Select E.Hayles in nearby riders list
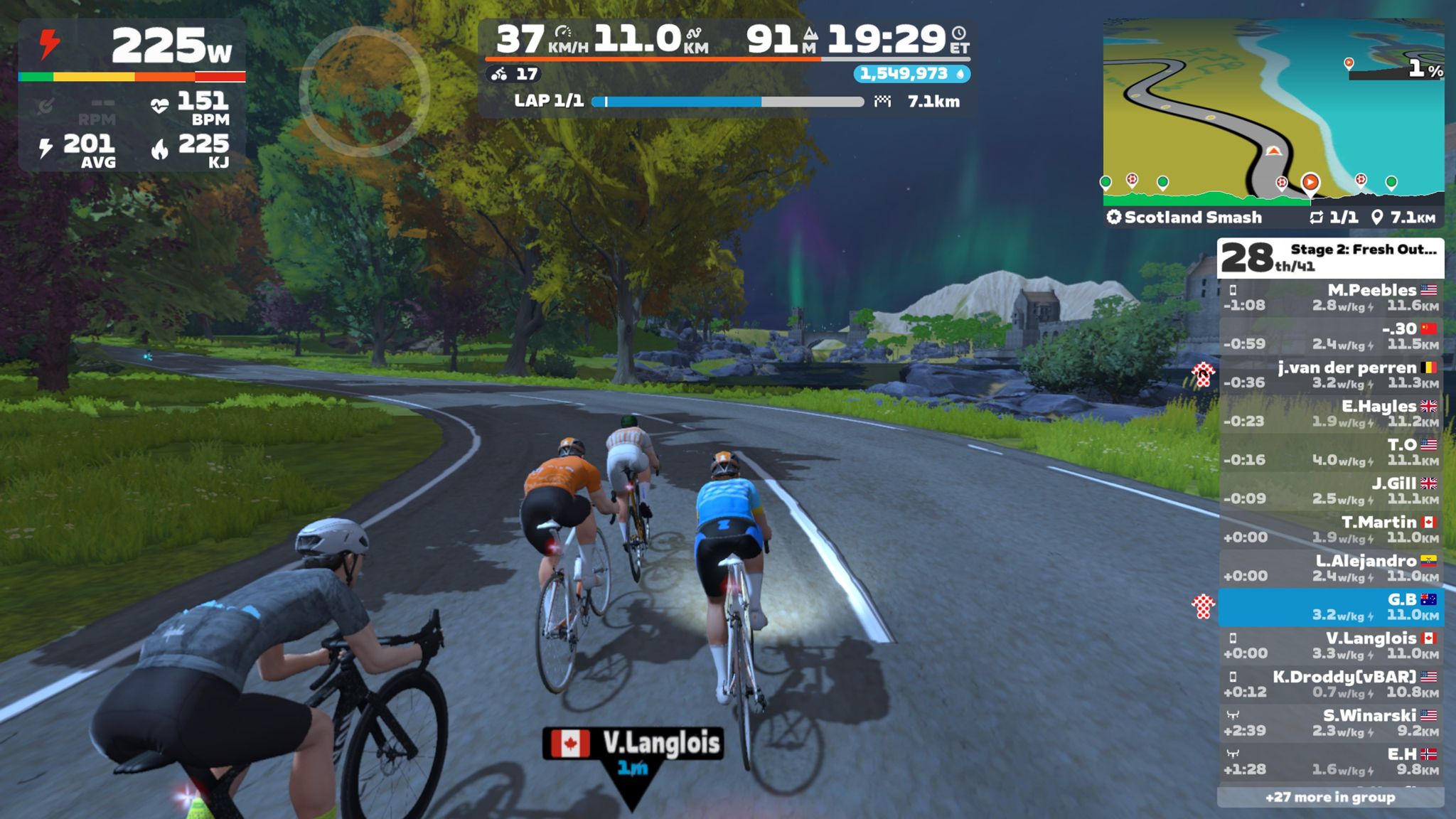Viewport: 1456px width, 819px height. tap(1331, 414)
